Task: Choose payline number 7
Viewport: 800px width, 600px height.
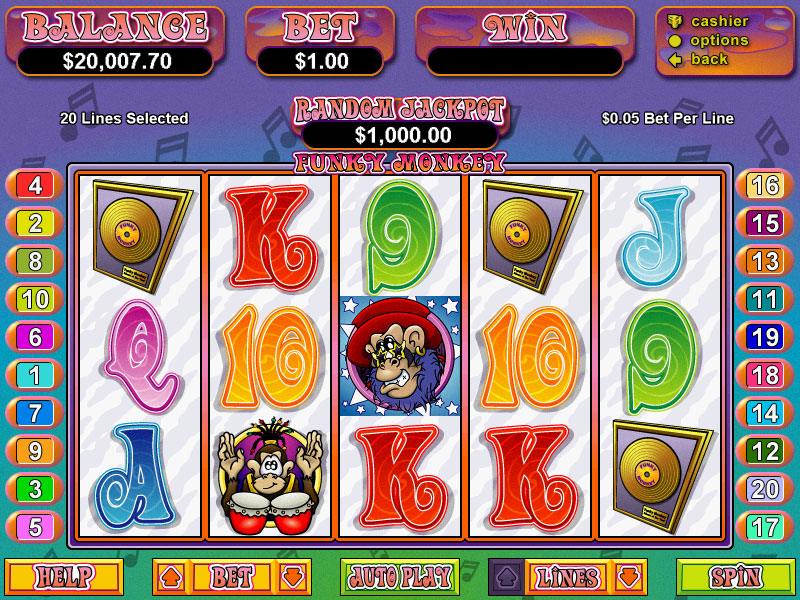Action: (35, 413)
